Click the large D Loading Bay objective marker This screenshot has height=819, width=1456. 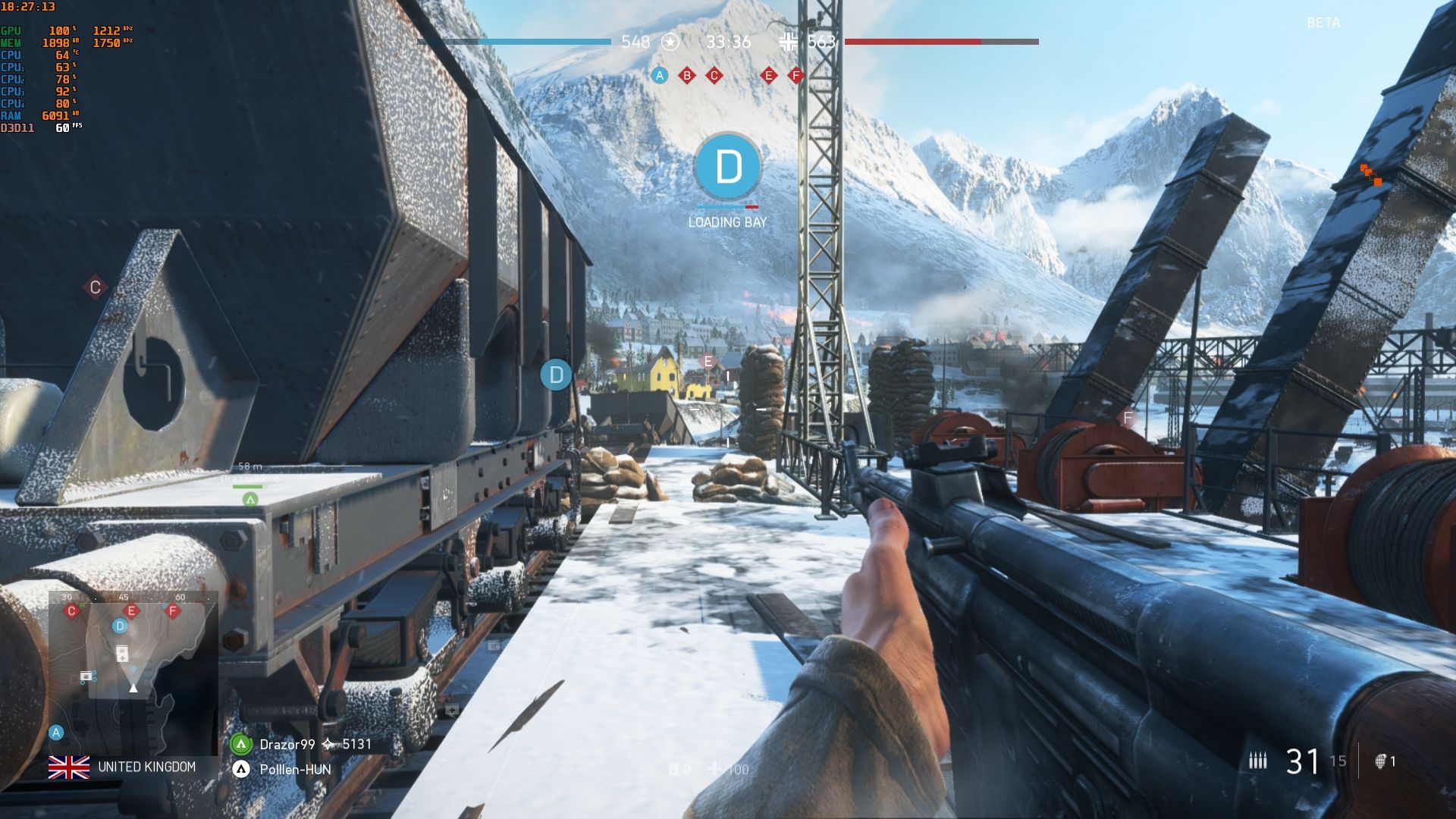[728, 167]
